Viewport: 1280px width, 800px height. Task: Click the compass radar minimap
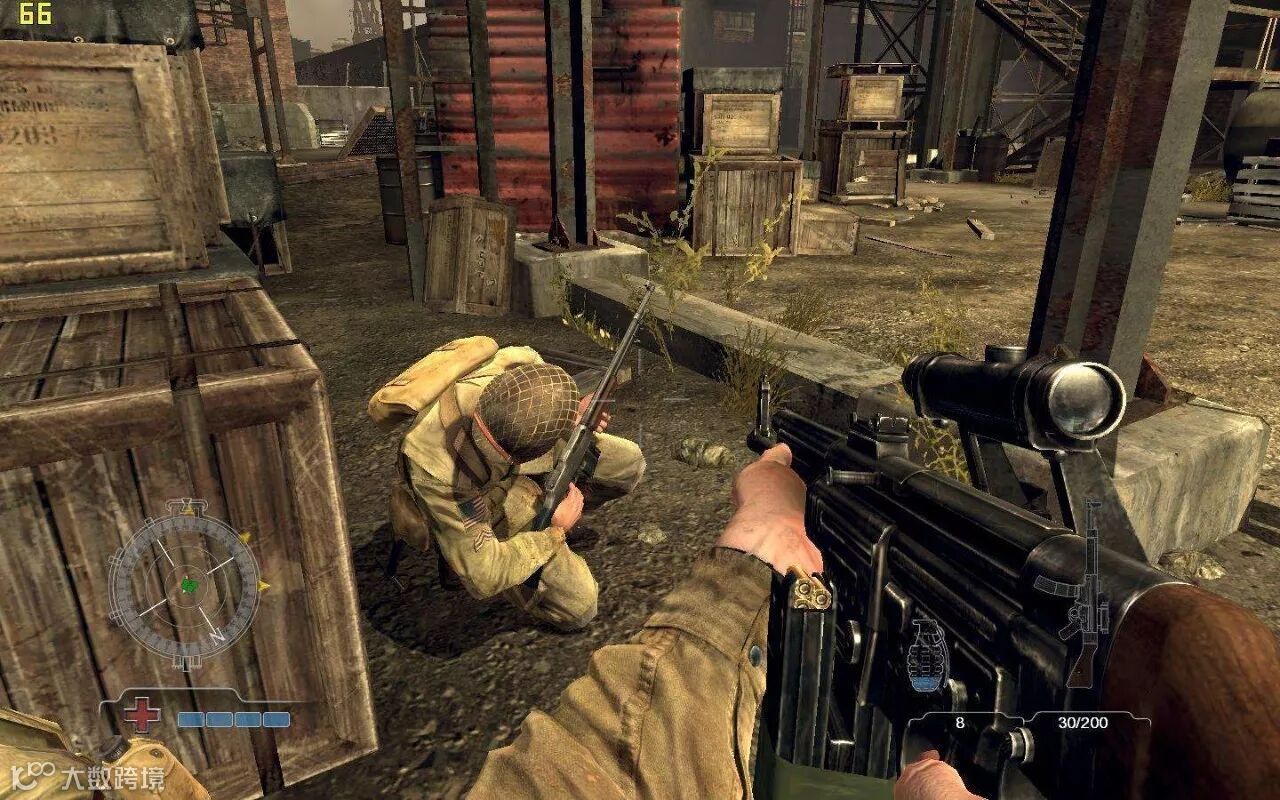[x=184, y=585]
